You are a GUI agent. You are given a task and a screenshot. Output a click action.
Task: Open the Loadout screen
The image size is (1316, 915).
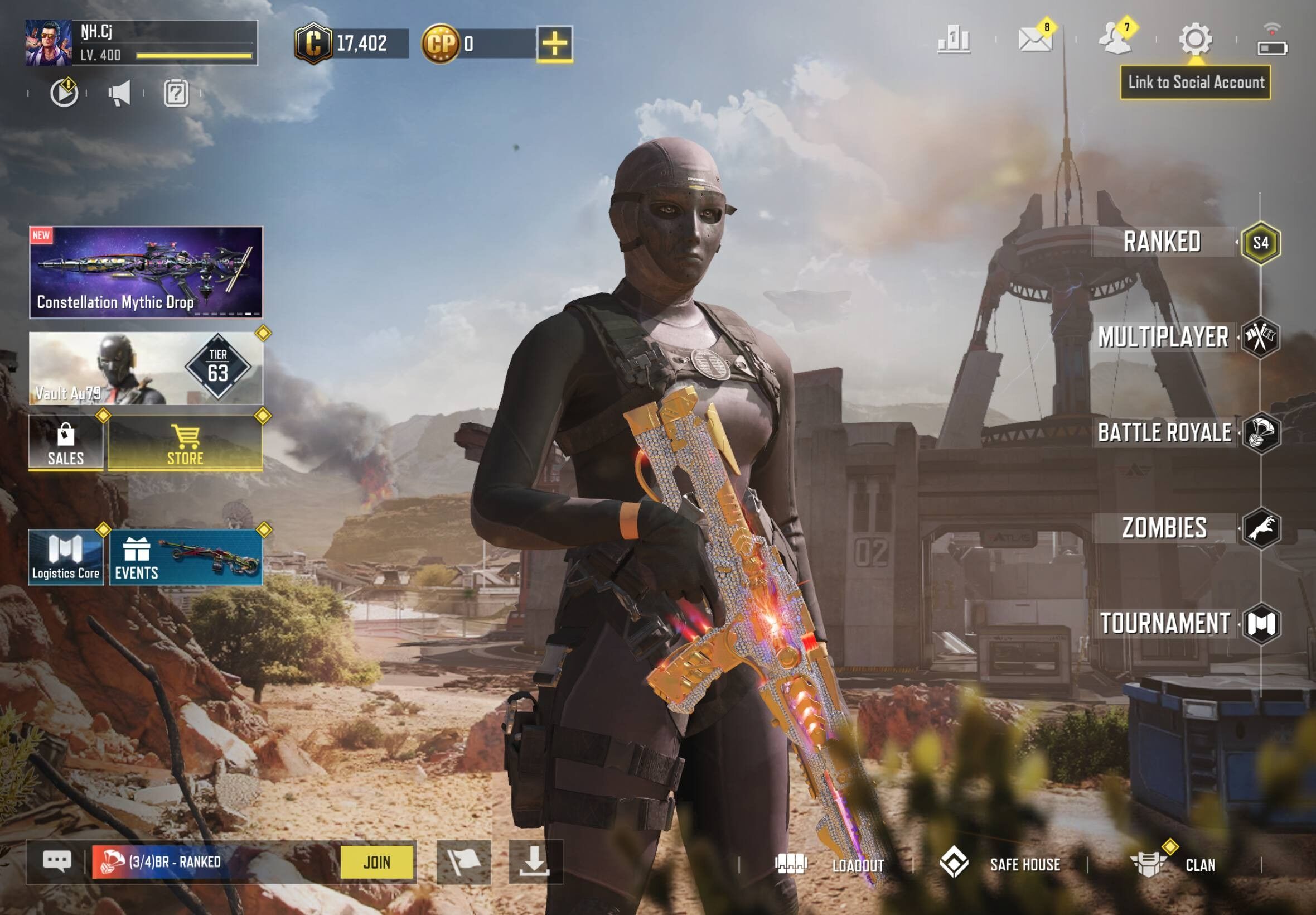tap(858, 865)
